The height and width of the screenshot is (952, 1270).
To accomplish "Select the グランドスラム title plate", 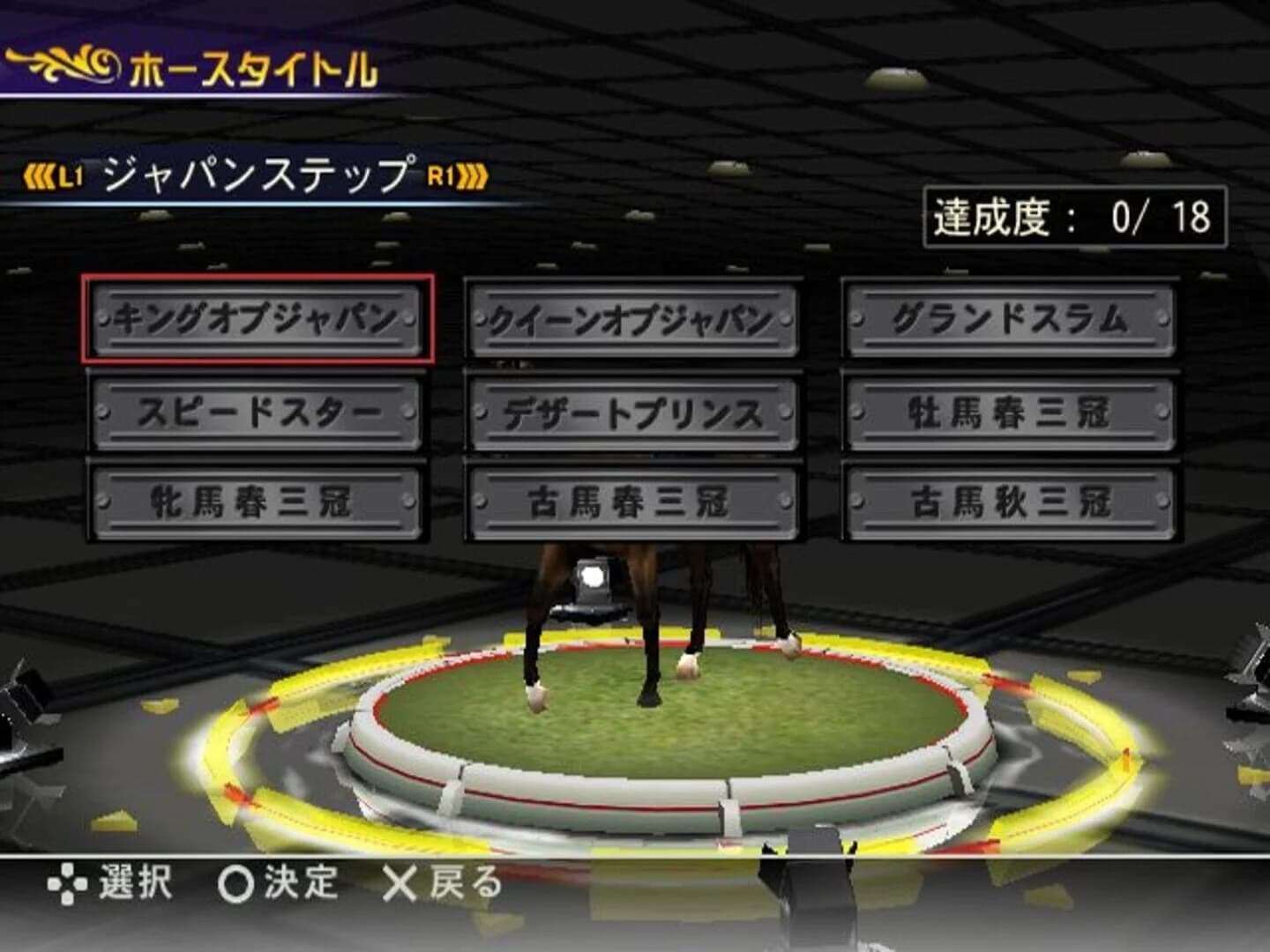I will (1010, 321).
